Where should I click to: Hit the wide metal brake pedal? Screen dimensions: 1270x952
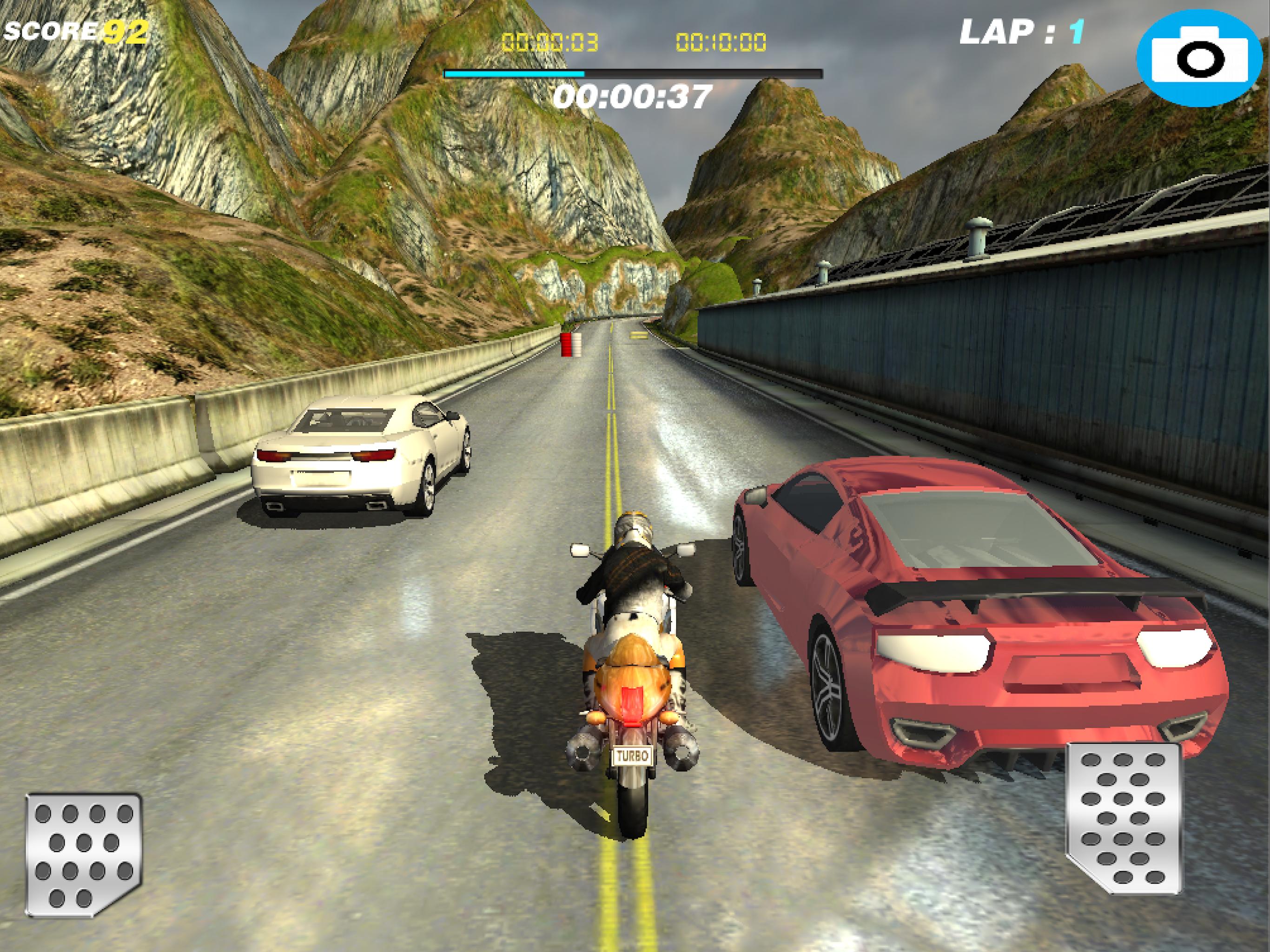[x=84, y=854]
